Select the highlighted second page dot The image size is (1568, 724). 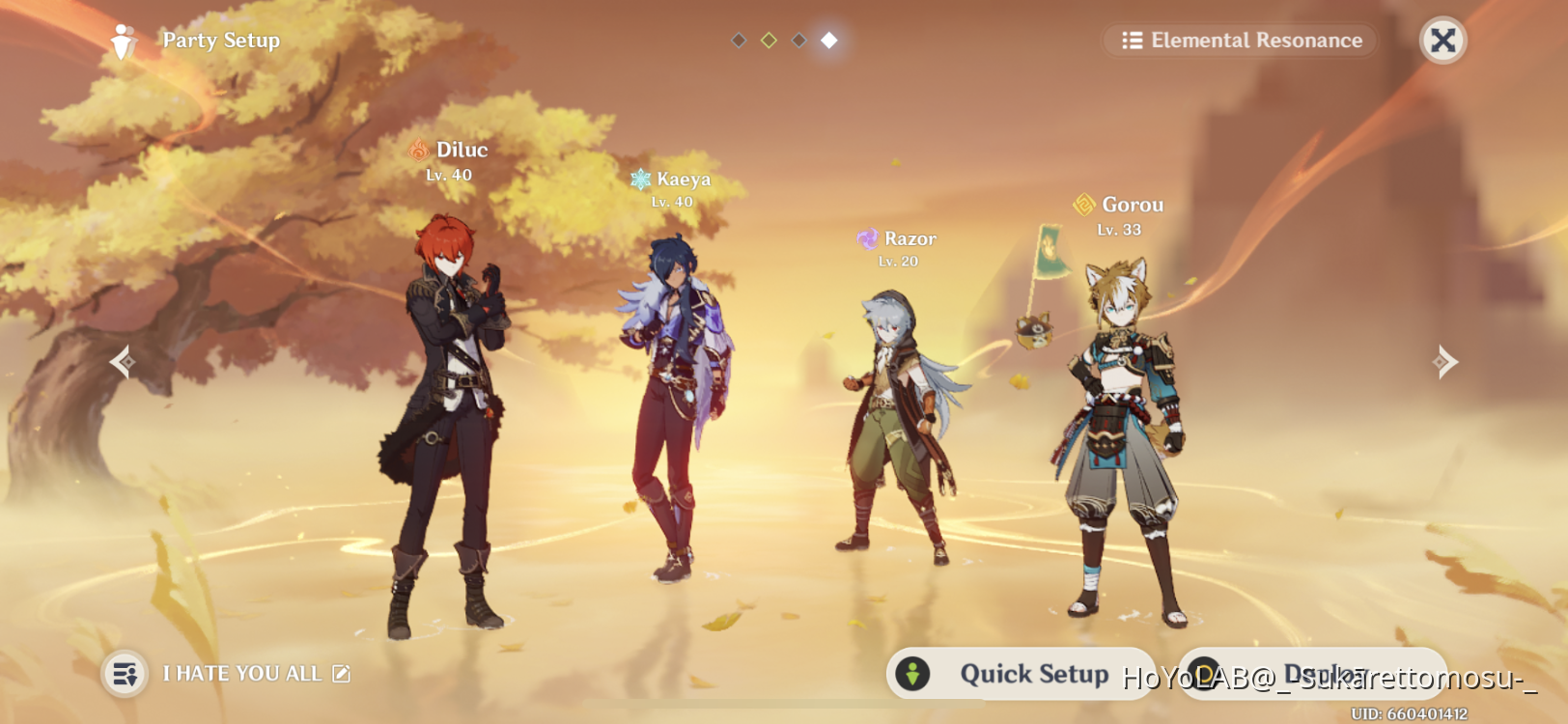tap(769, 42)
